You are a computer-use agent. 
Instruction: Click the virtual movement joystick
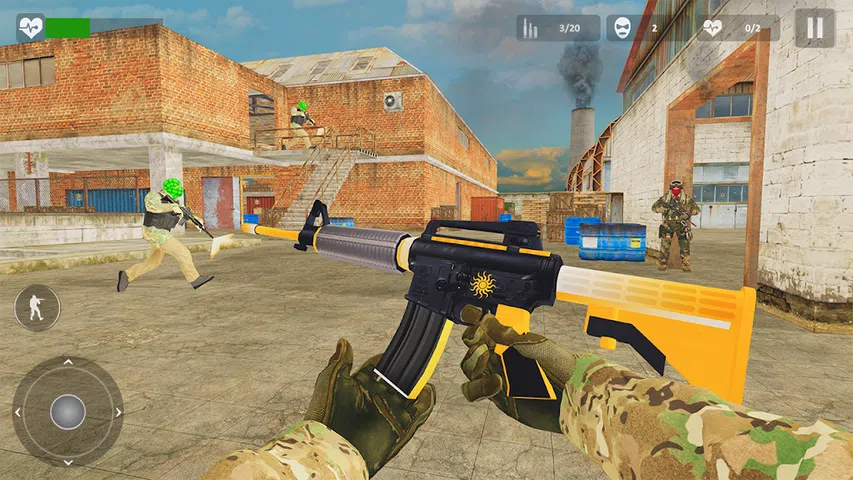(x=68, y=411)
